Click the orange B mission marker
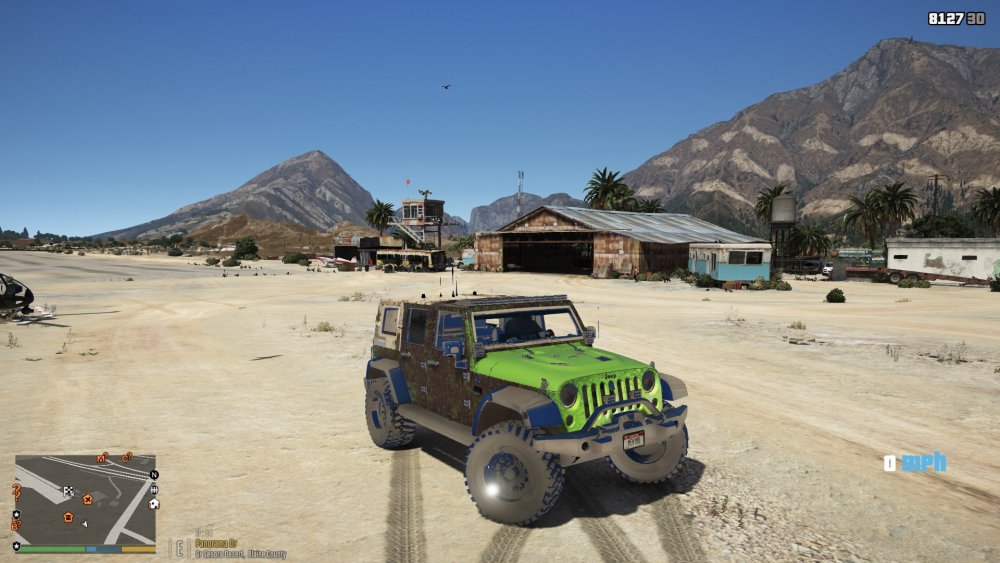 click(15, 525)
